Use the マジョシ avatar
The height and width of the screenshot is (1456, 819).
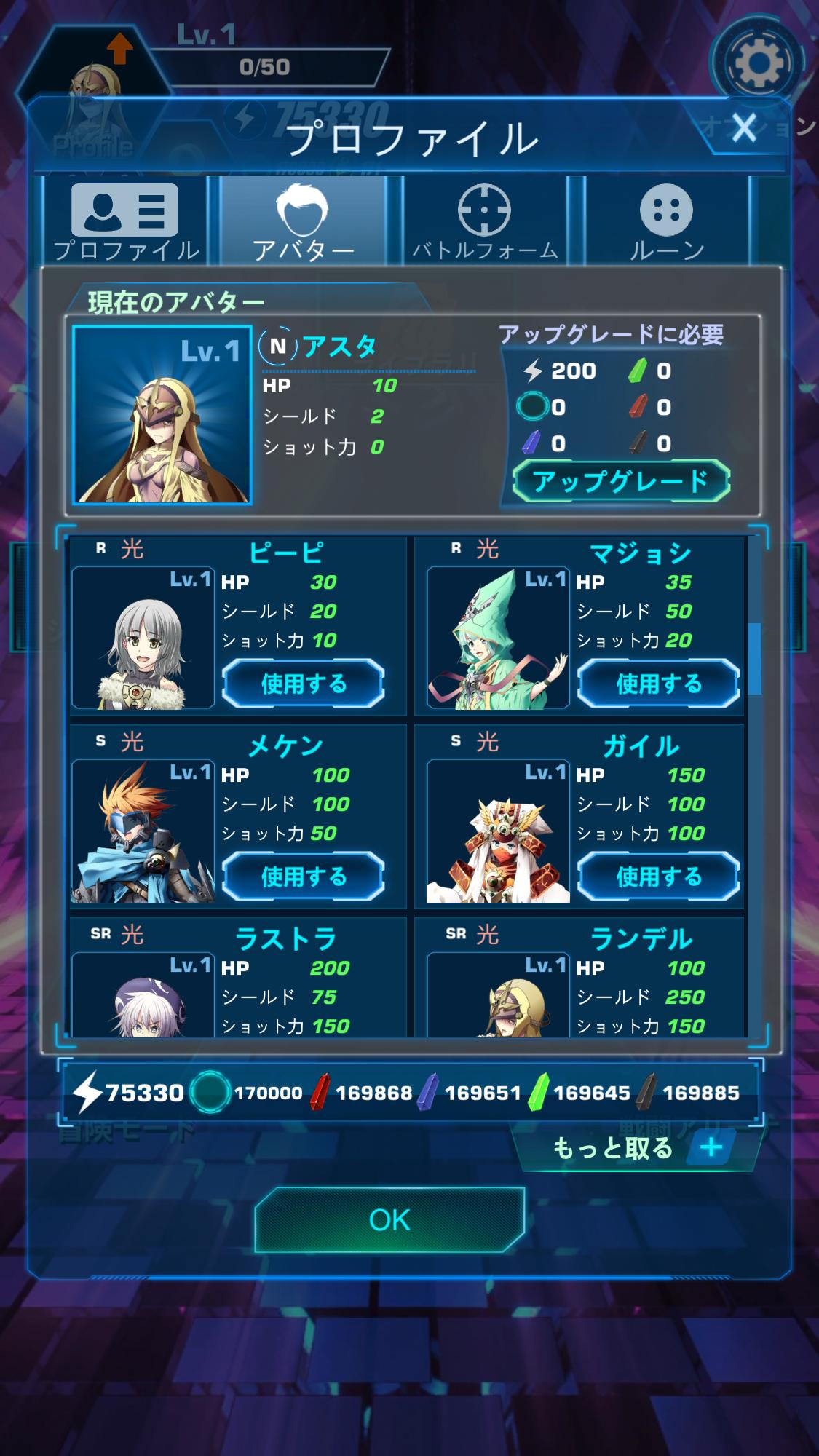(658, 683)
